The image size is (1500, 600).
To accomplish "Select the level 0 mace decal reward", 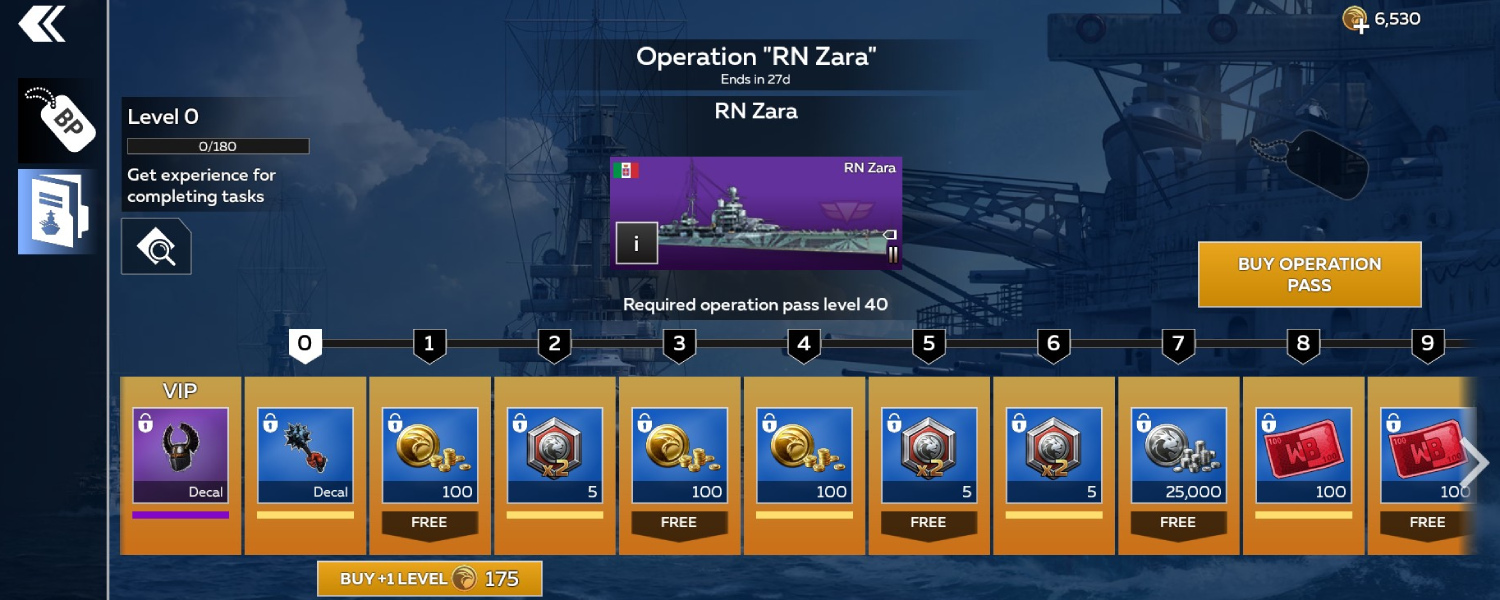I will coord(305,455).
